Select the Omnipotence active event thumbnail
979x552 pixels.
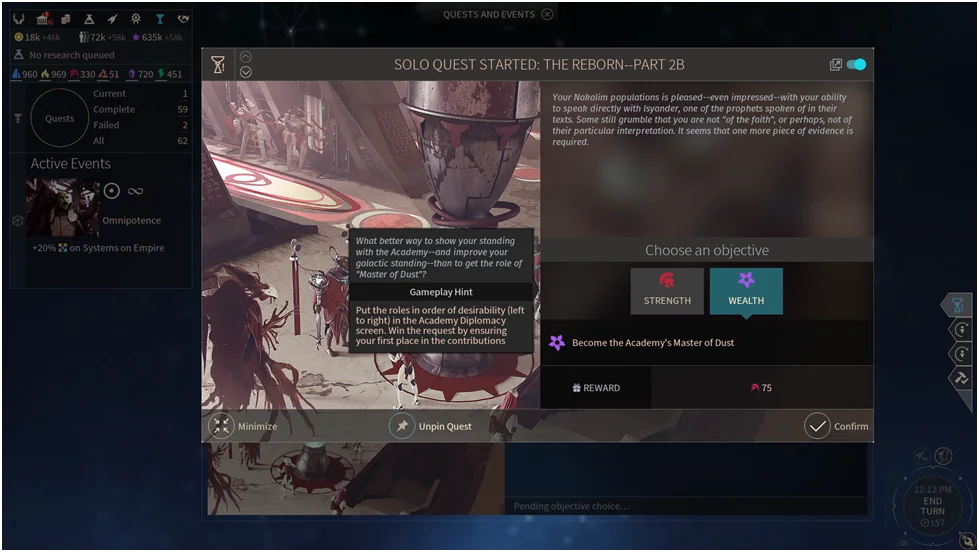[62, 207]
